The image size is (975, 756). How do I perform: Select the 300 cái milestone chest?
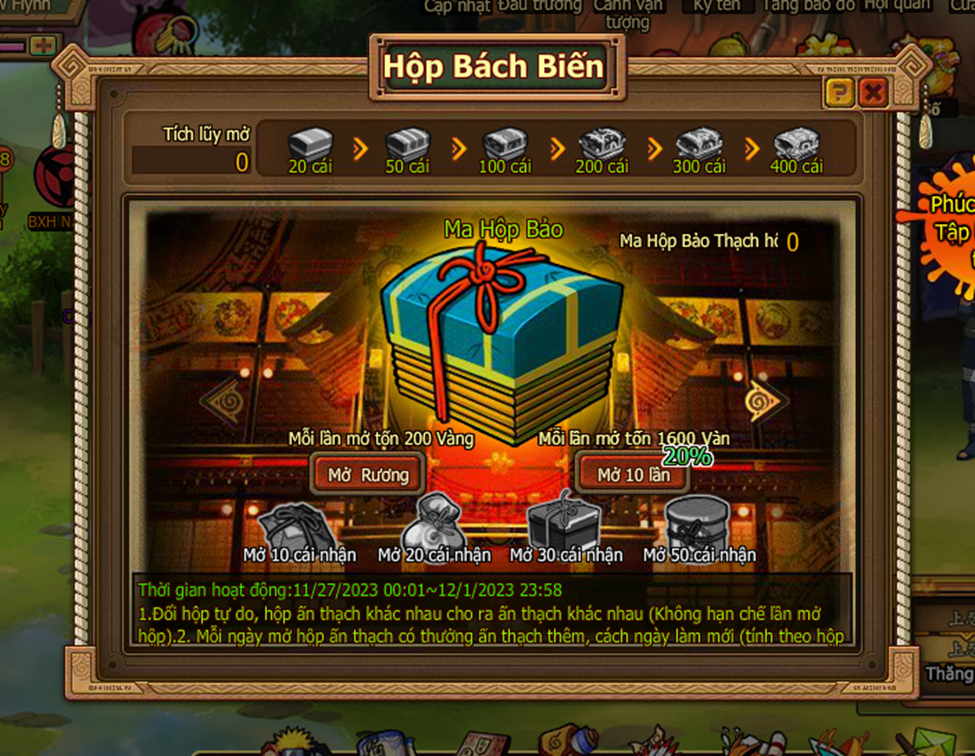(699, 145)
